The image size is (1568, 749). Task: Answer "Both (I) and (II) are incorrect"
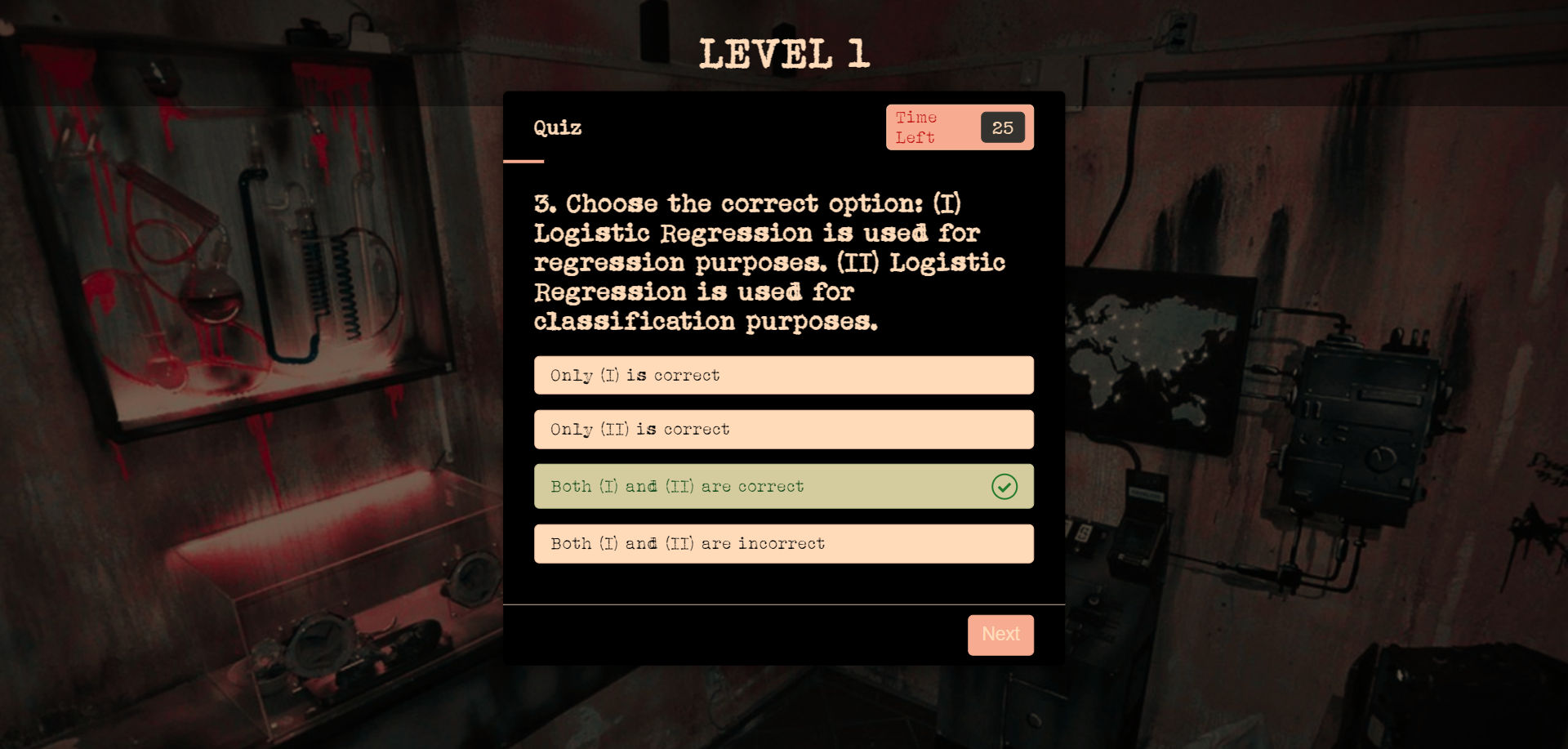(x=782, y=544)
